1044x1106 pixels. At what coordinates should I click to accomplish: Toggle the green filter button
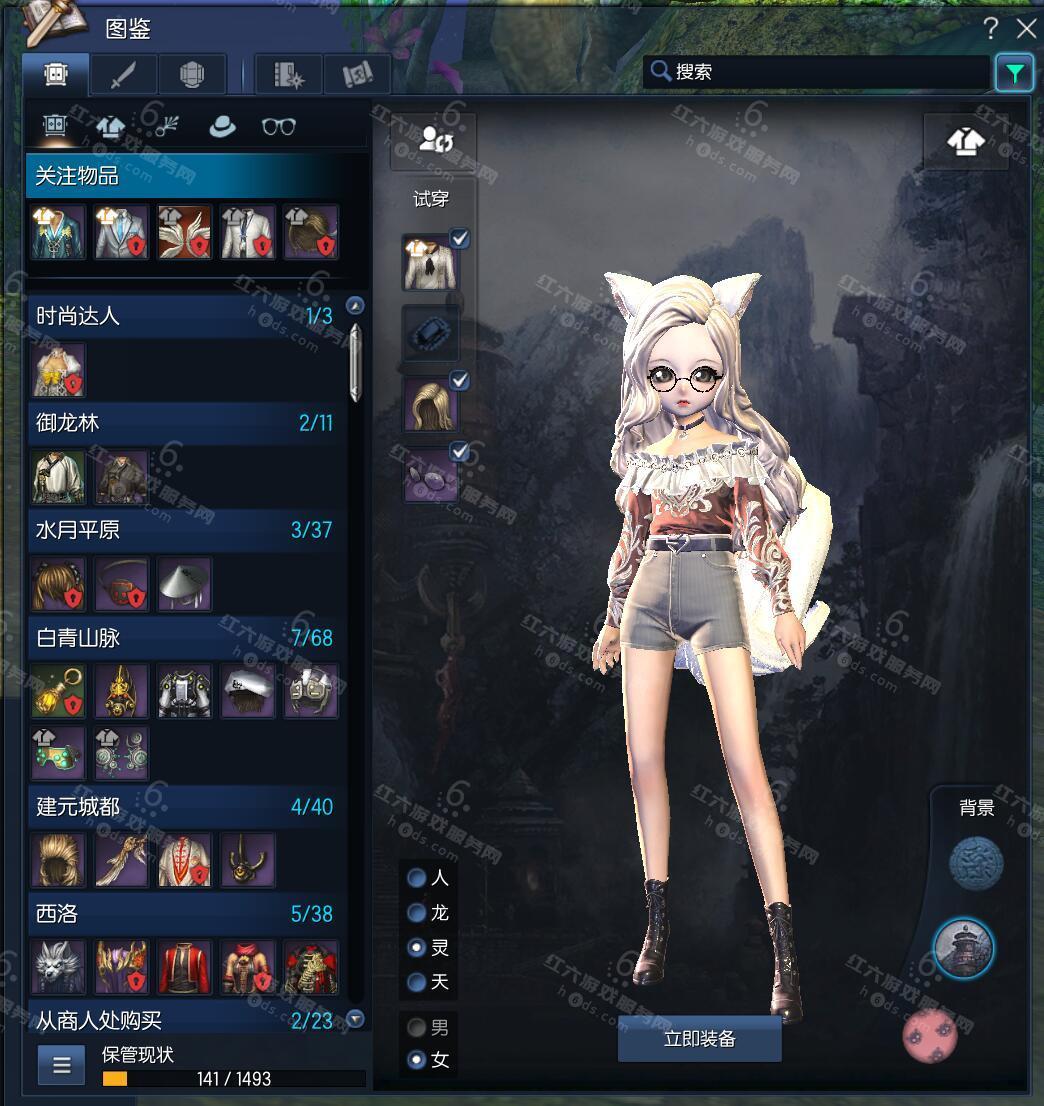pyautogui.click(x=1014, y=73)
